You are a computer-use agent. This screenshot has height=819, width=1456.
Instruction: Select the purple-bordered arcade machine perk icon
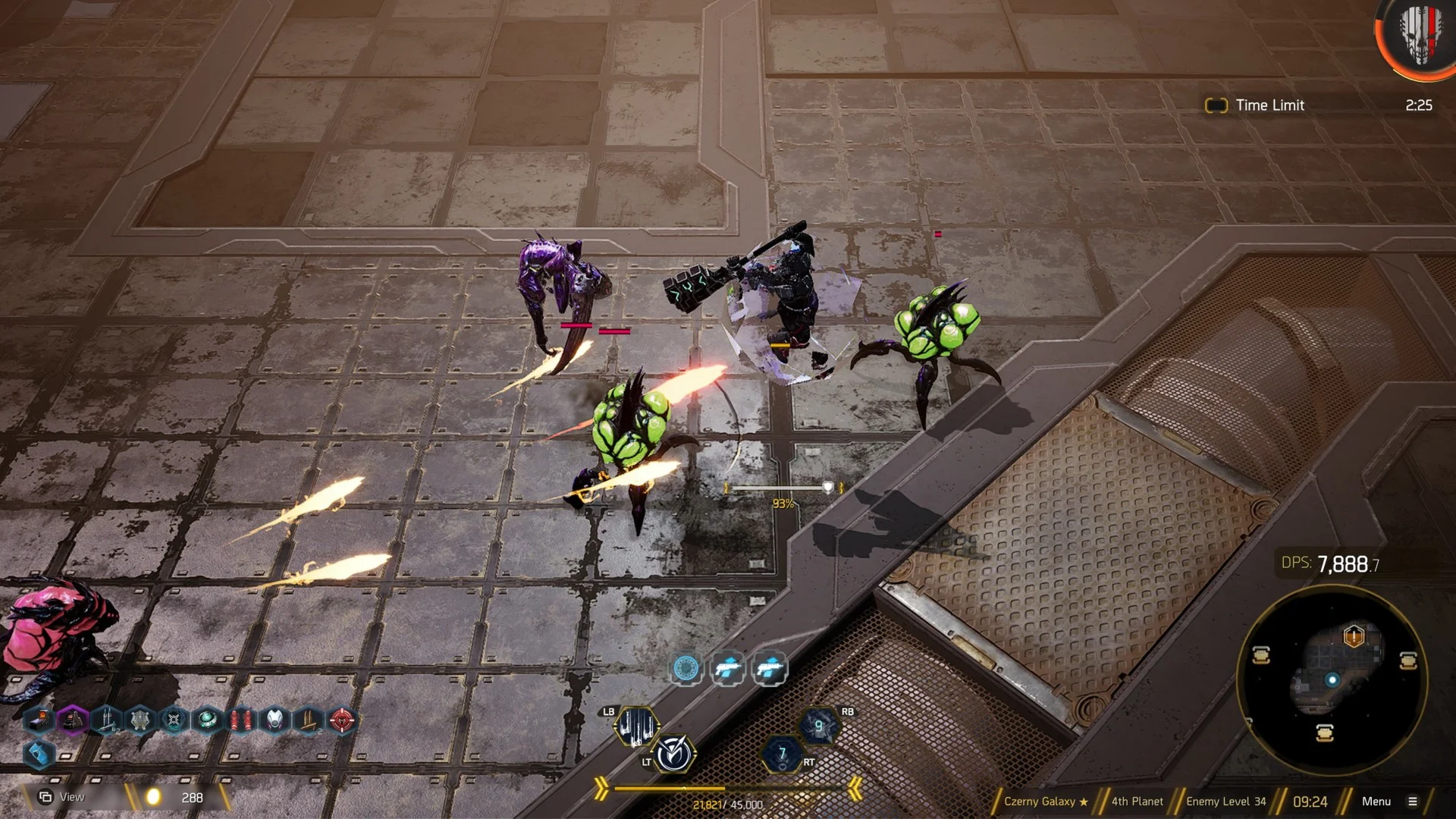pyautogui.click(x=73, y=719)
